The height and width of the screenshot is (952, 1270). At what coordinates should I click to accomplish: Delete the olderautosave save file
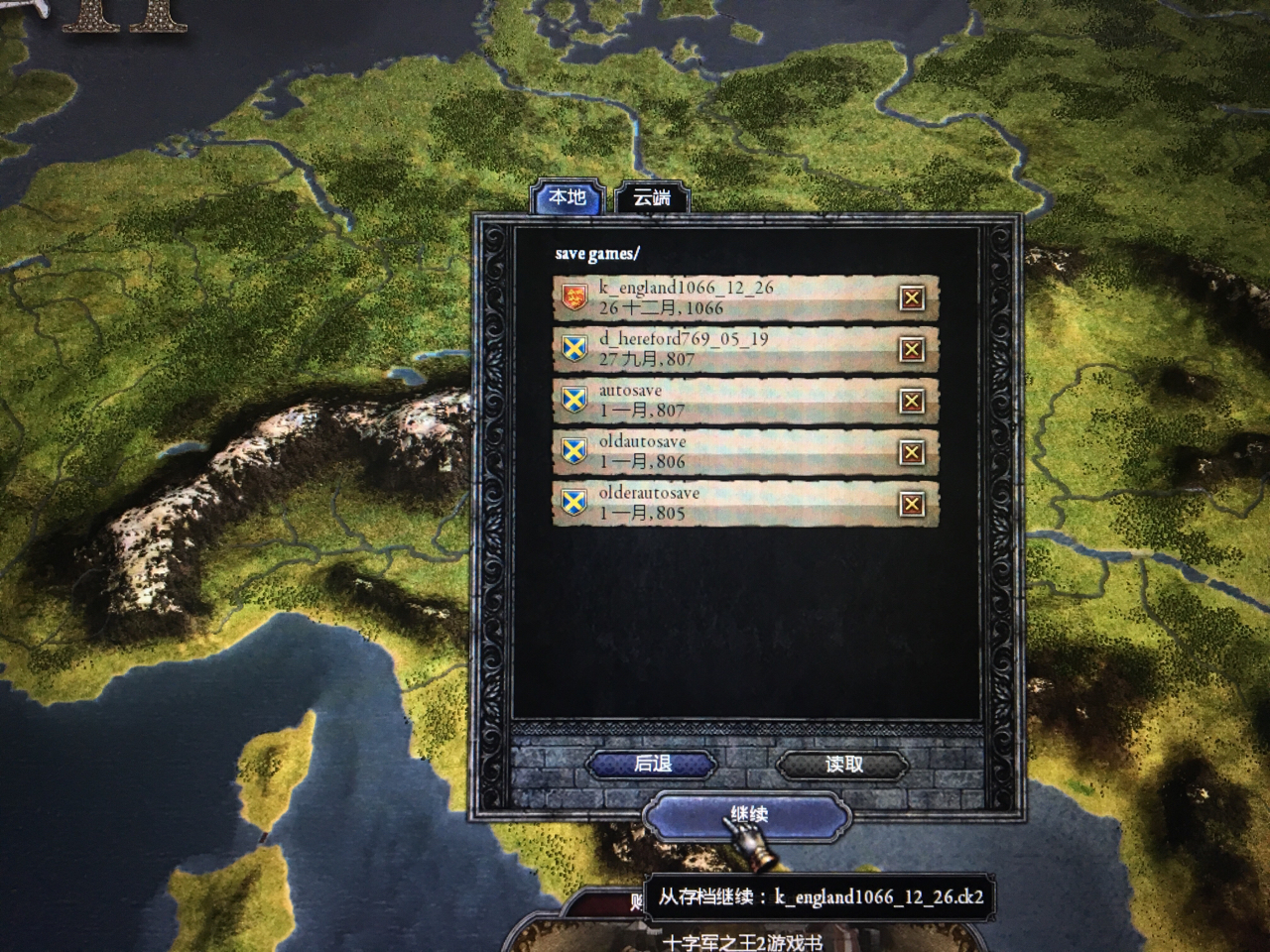pos(911,504)
